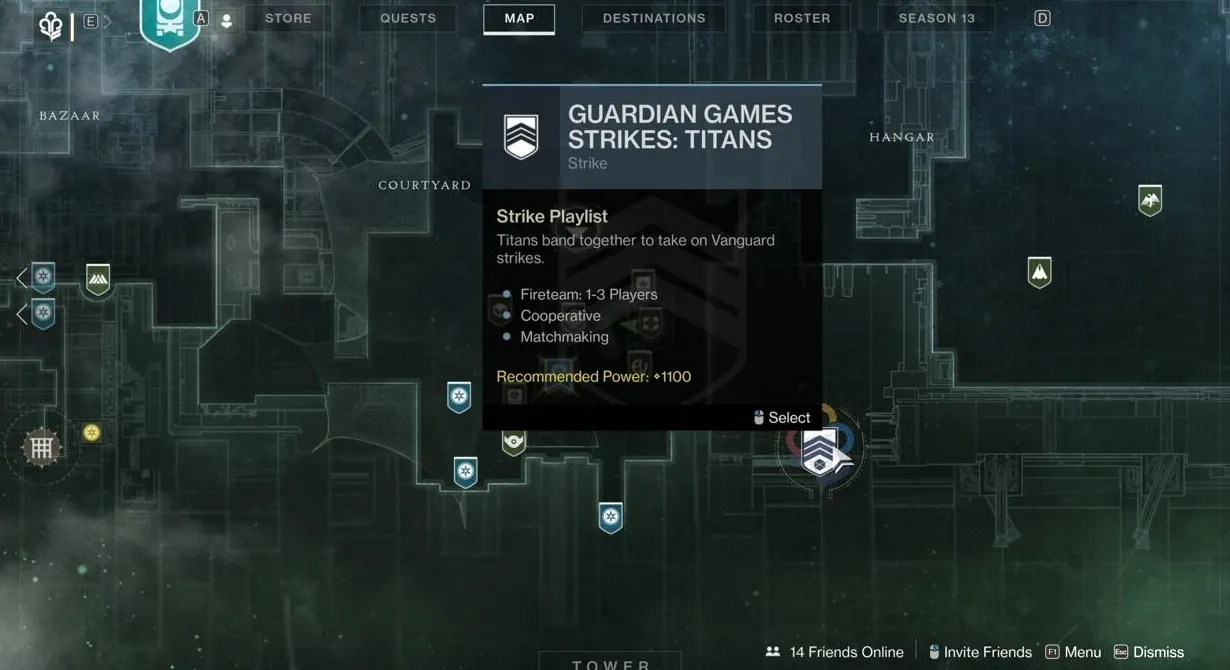Select the green three-peaks vendor marker
Viewport: 1230px width, 670px height.
(98, 279)
